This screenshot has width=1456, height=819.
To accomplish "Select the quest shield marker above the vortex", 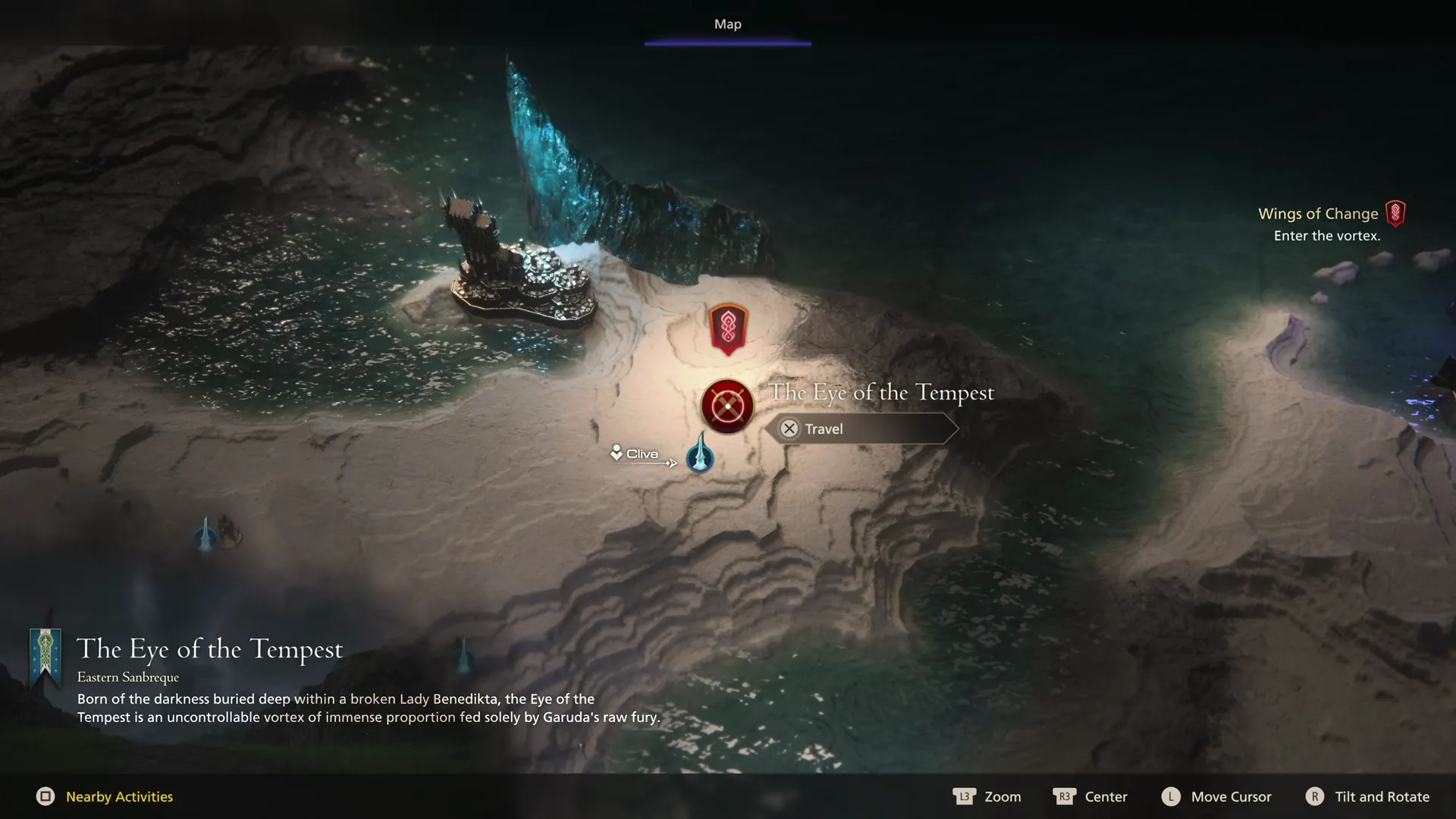I will tap(726, 328).
